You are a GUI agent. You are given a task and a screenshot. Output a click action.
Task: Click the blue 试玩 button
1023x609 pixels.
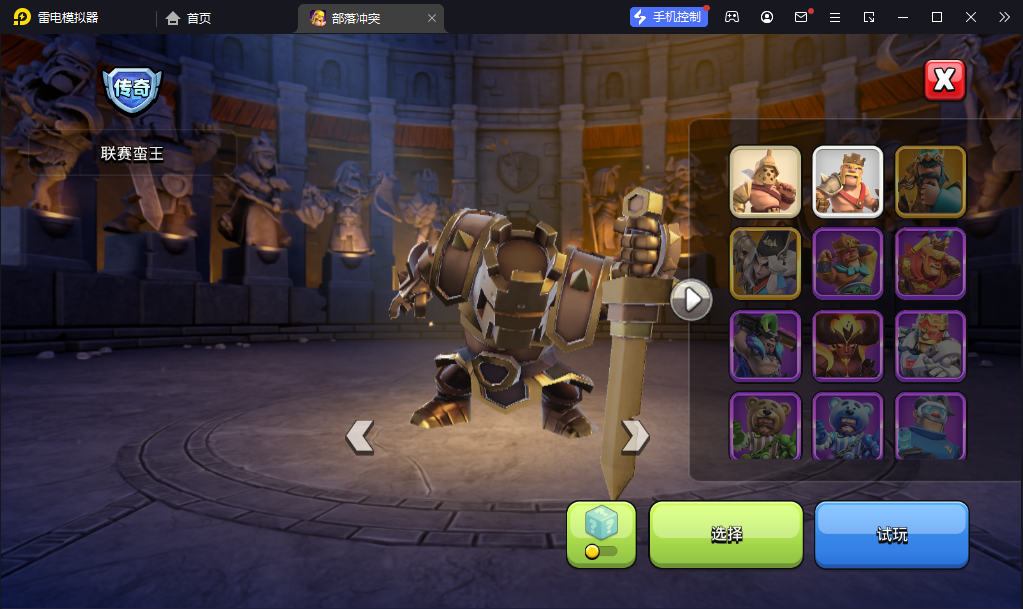(x=892, y=534)
